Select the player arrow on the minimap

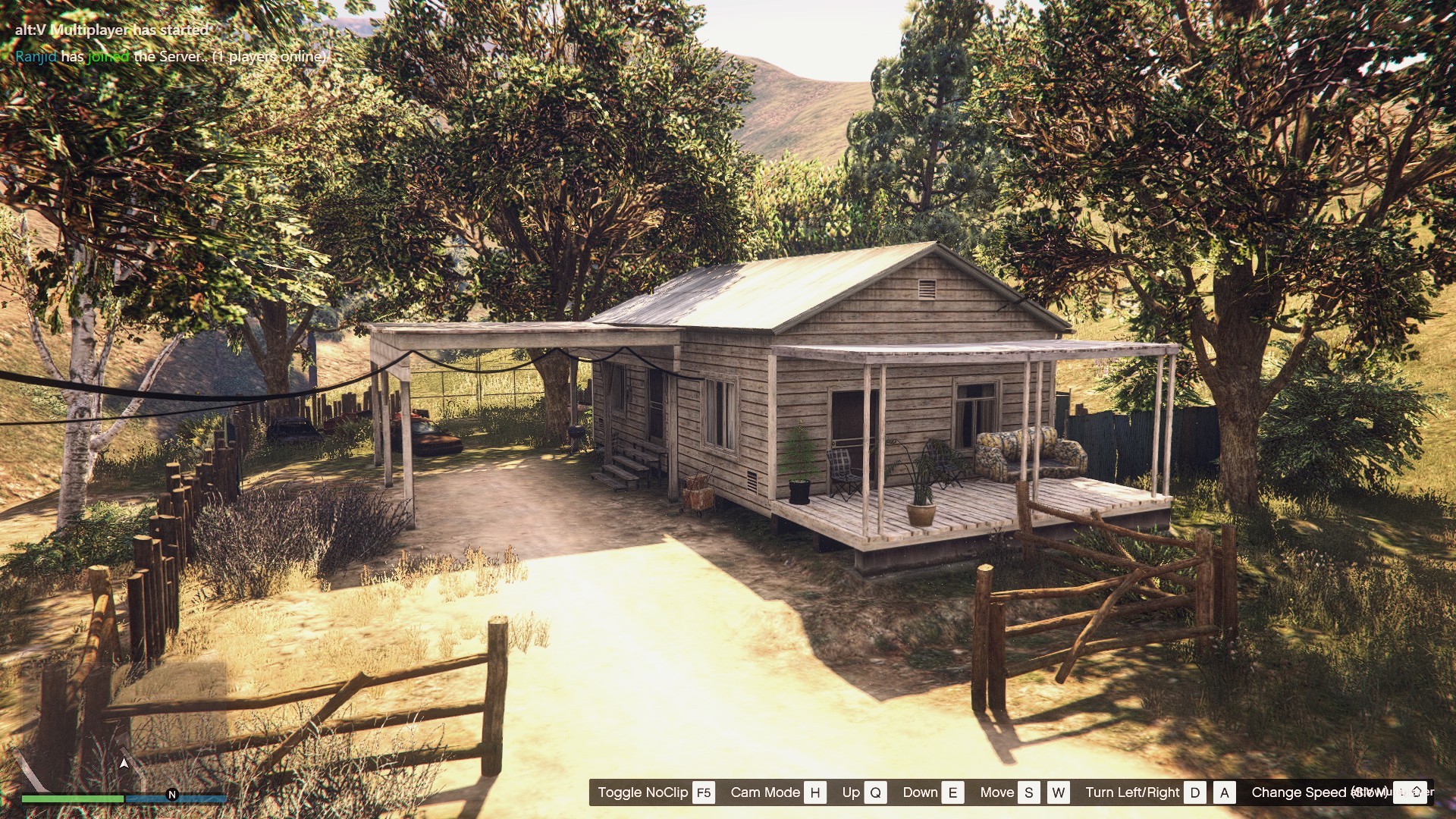tap(124, 763)
